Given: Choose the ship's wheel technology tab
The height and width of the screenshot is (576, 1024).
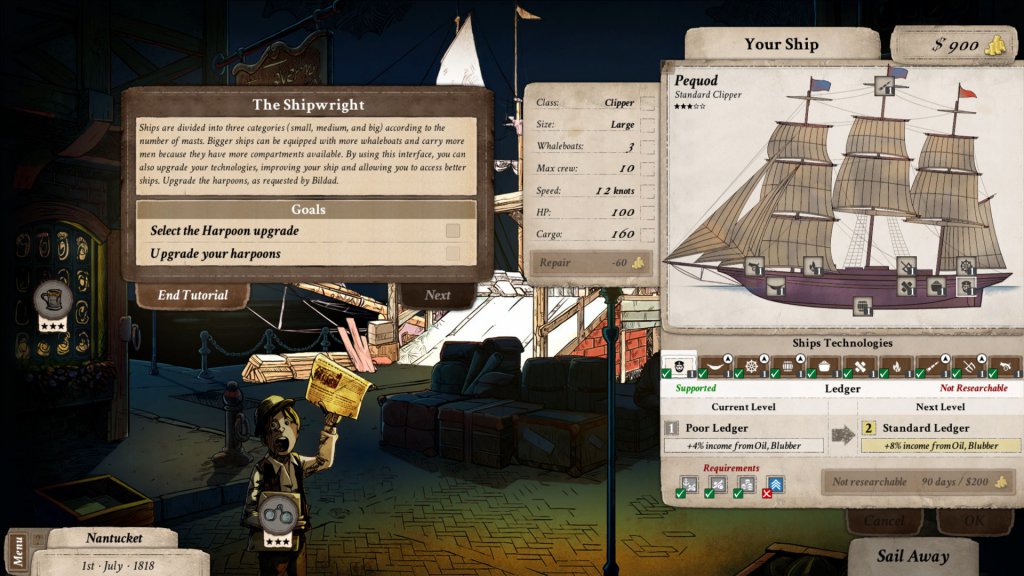Looking at the screenshot, I should pyautogui.click(x=750, y=366).
